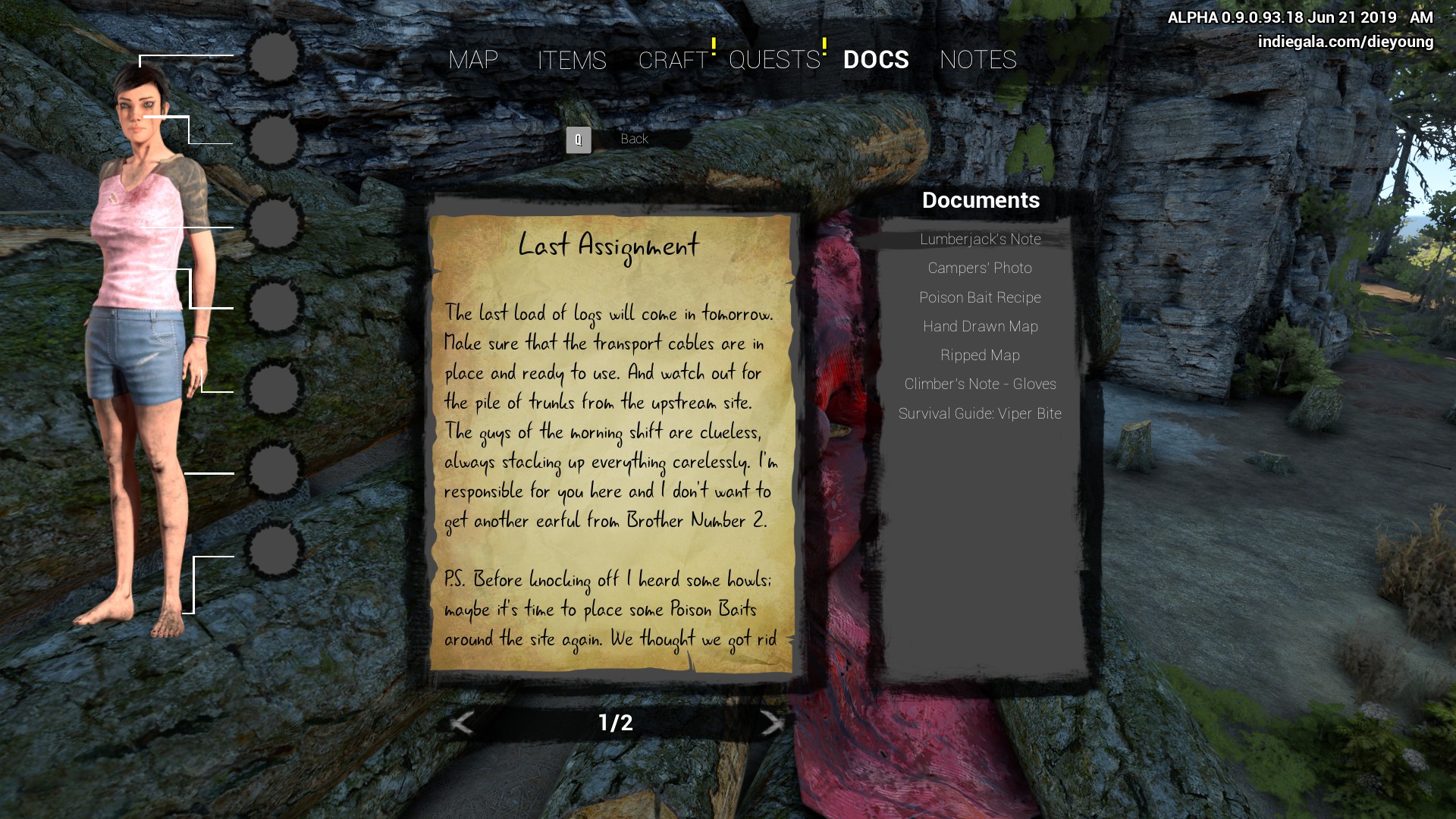Switch to the MAP tab
The height and width of the screenshot is (819, 1456).
(473, 60)
